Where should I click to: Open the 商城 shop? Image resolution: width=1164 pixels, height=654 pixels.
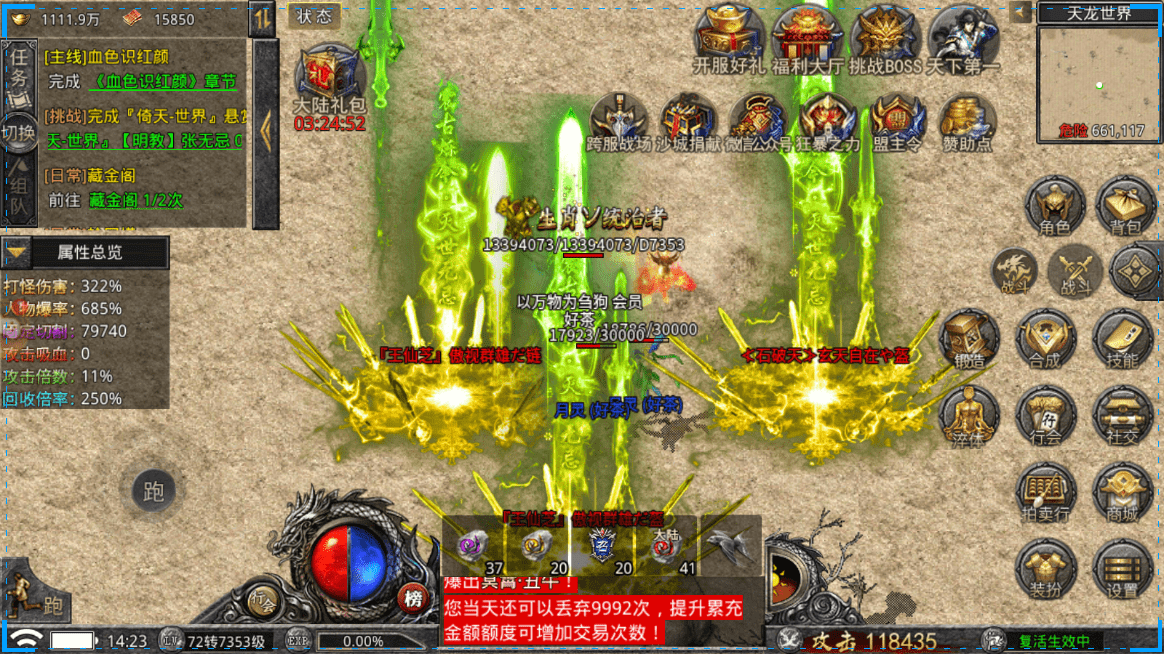(1123, 493)
